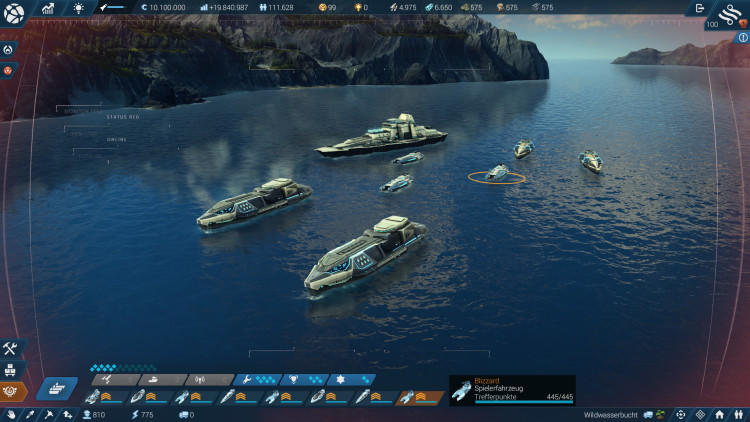Image resolution: width=750 pixels, height=422 pixels.
Task: Open the blue info notification icon
Action: point(742,37)
